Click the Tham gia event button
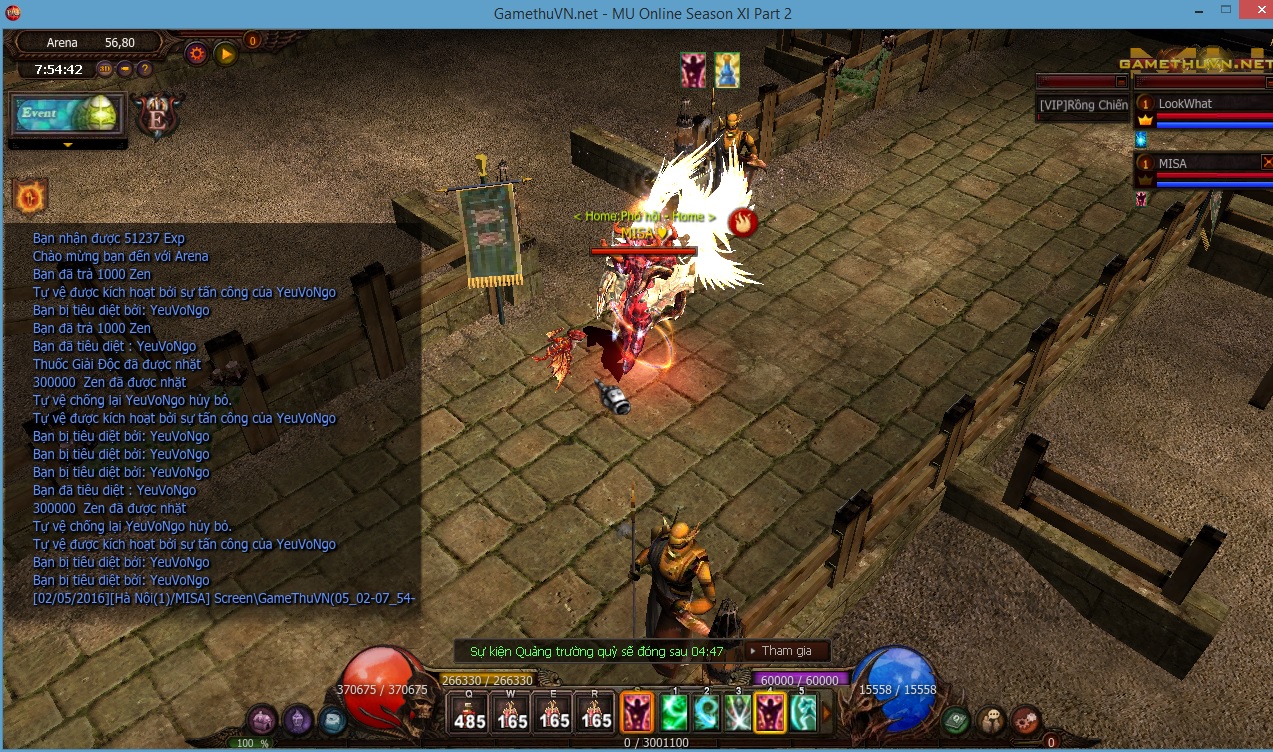Viewport: 1273px width, 752px height. tap(787, 651)
